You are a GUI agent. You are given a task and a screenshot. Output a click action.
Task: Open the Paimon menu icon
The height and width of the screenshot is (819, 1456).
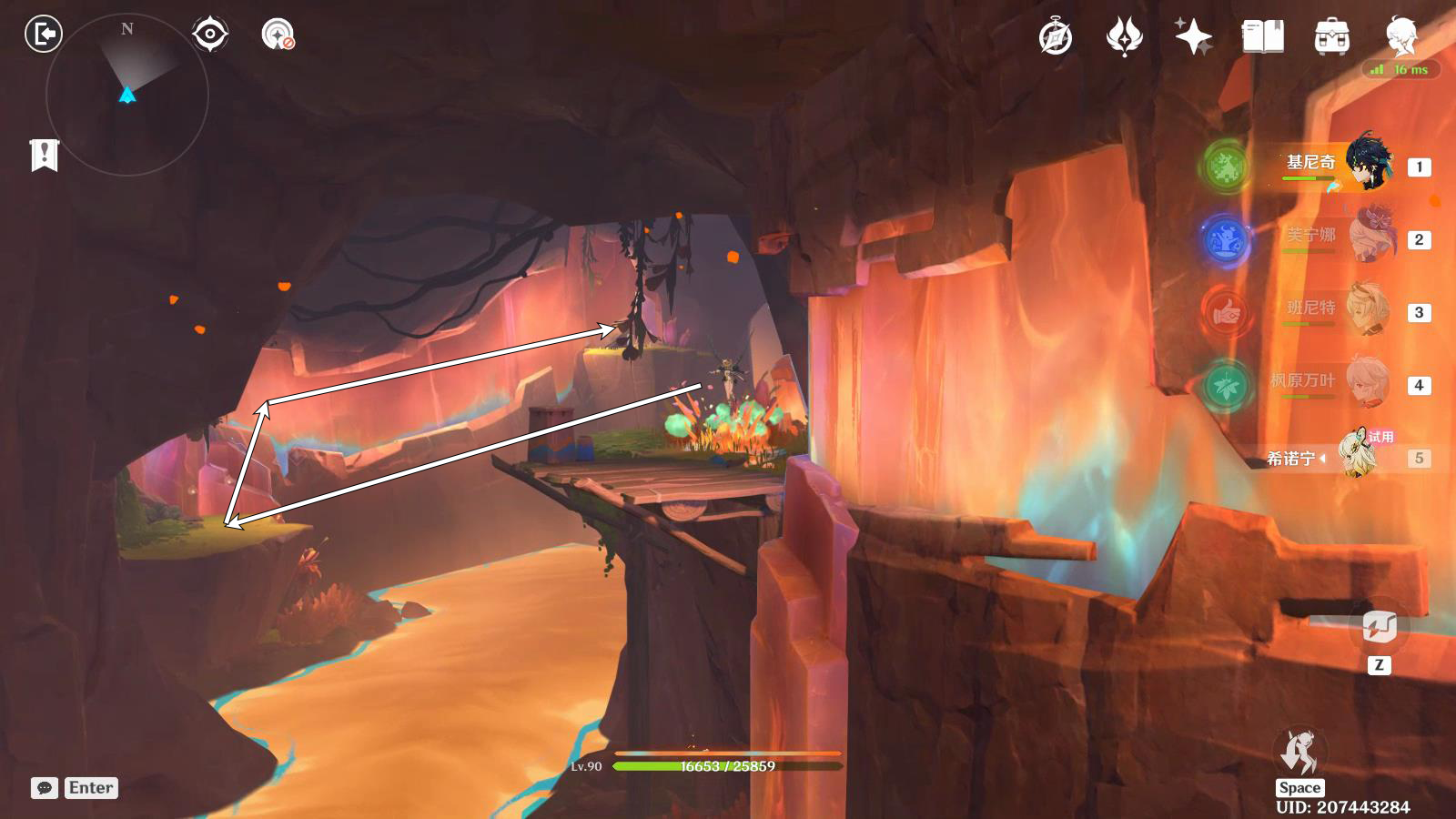pos(1401,36)
